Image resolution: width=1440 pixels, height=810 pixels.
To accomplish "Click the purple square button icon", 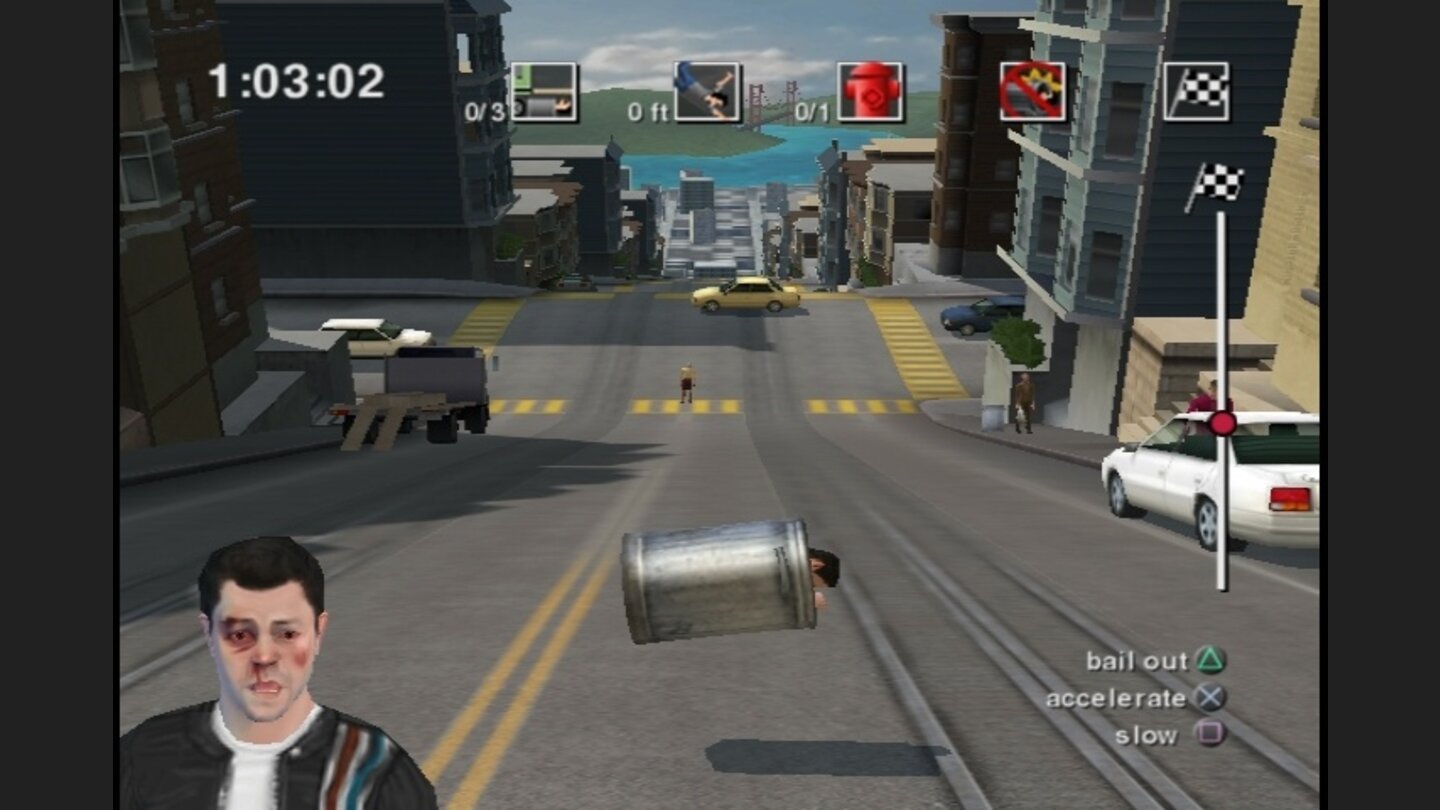I will click(x=1211, y=734).
